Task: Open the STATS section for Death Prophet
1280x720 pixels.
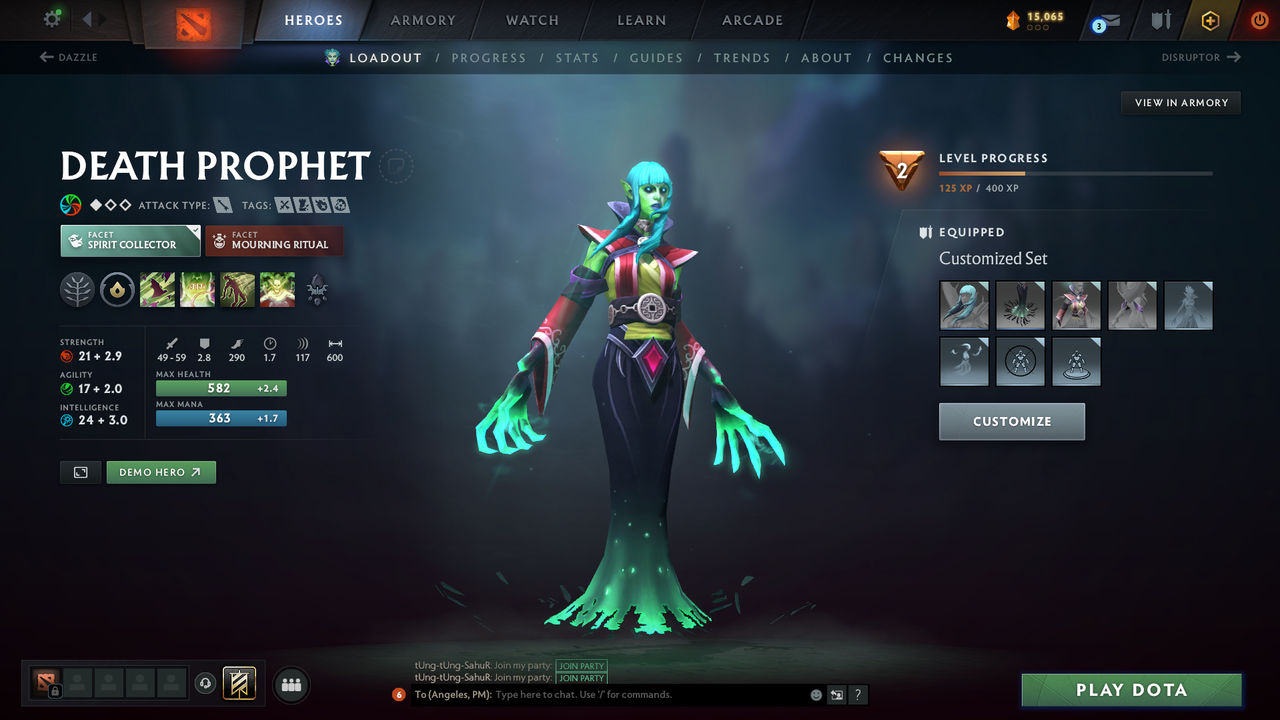Action: 577,57
